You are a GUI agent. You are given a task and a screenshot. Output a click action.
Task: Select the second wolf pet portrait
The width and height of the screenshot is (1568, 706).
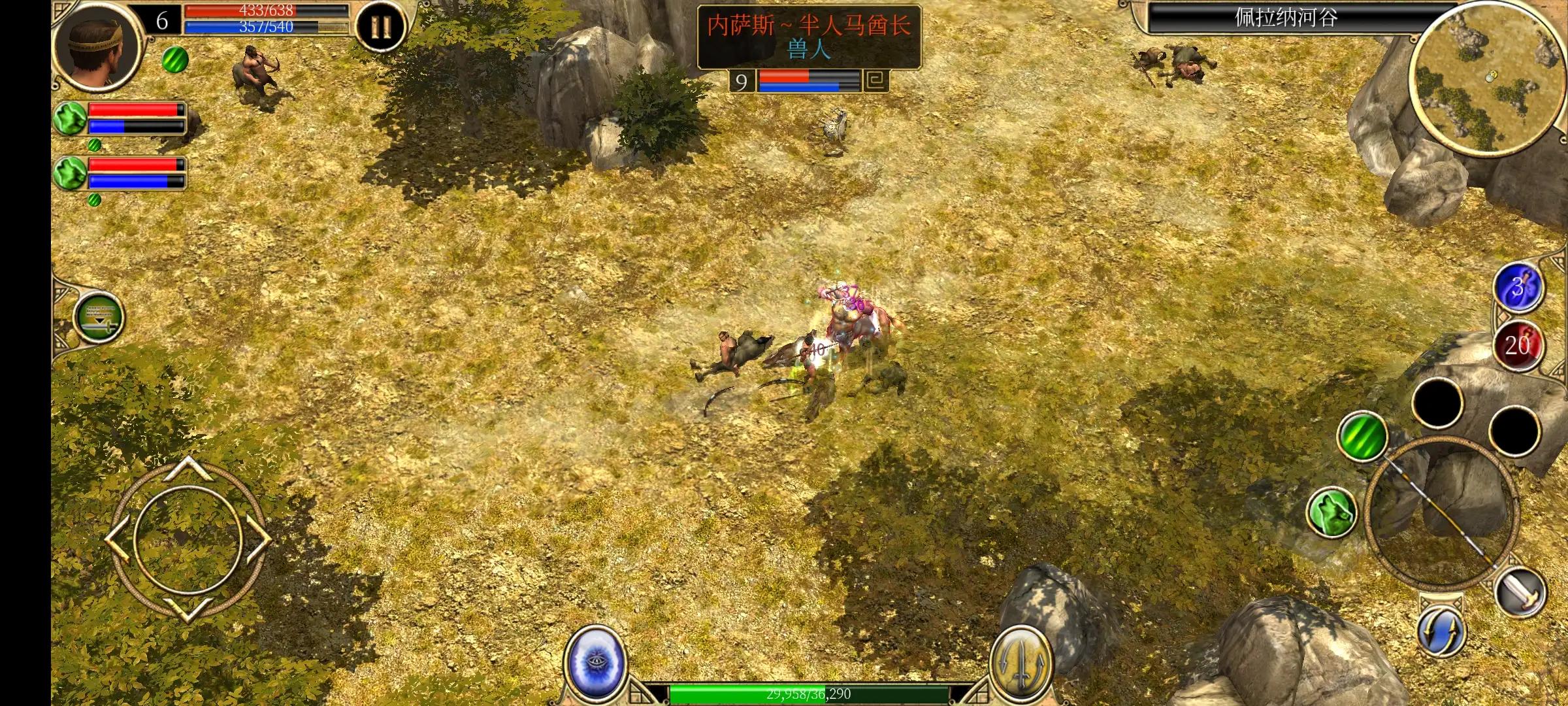(71, 173)
